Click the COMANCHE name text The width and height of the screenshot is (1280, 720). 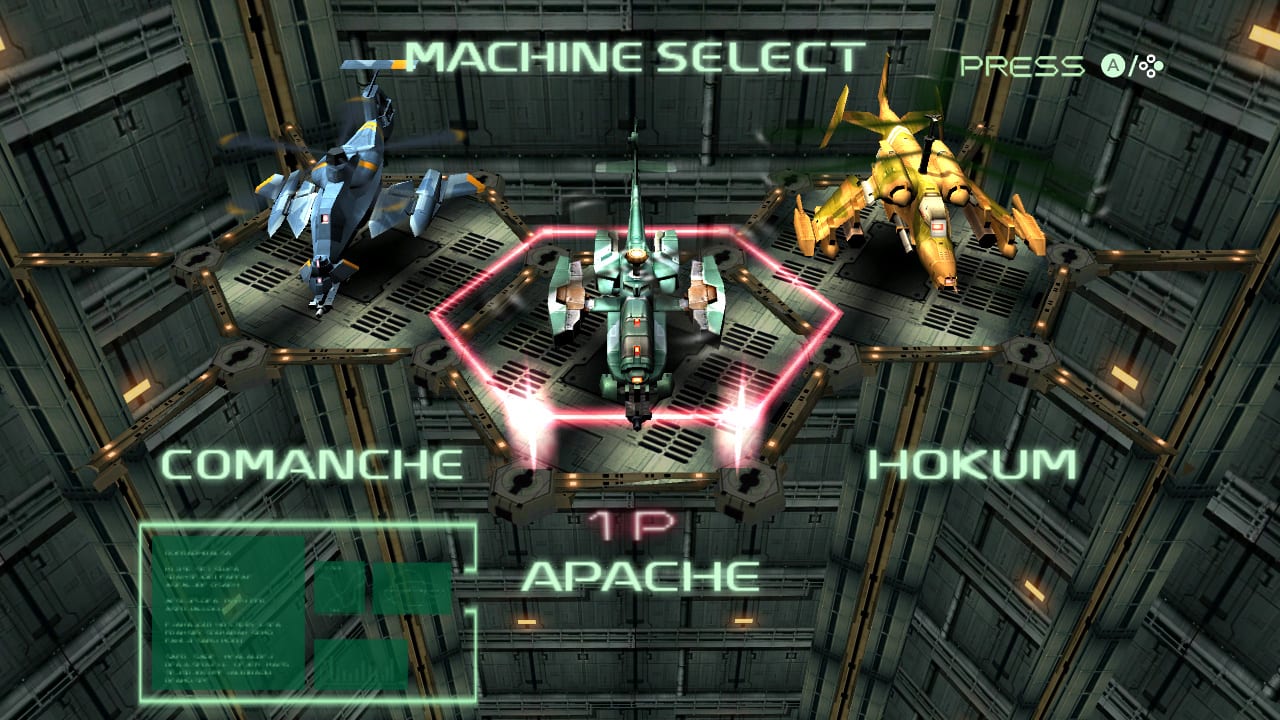pos(315,464)
